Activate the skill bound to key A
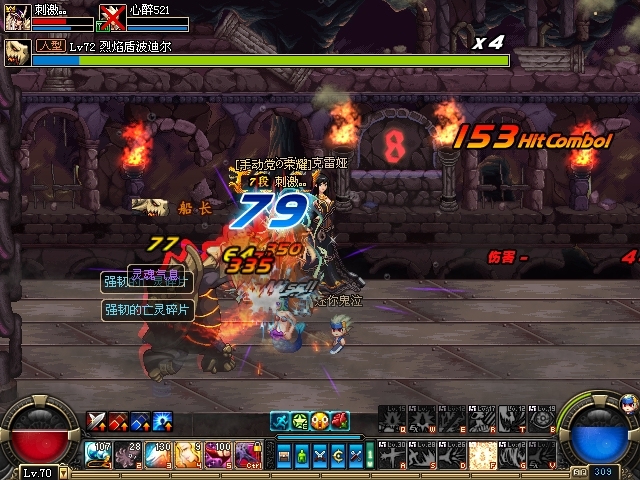This screenshot has height=480, width=640. coord(393,455)
